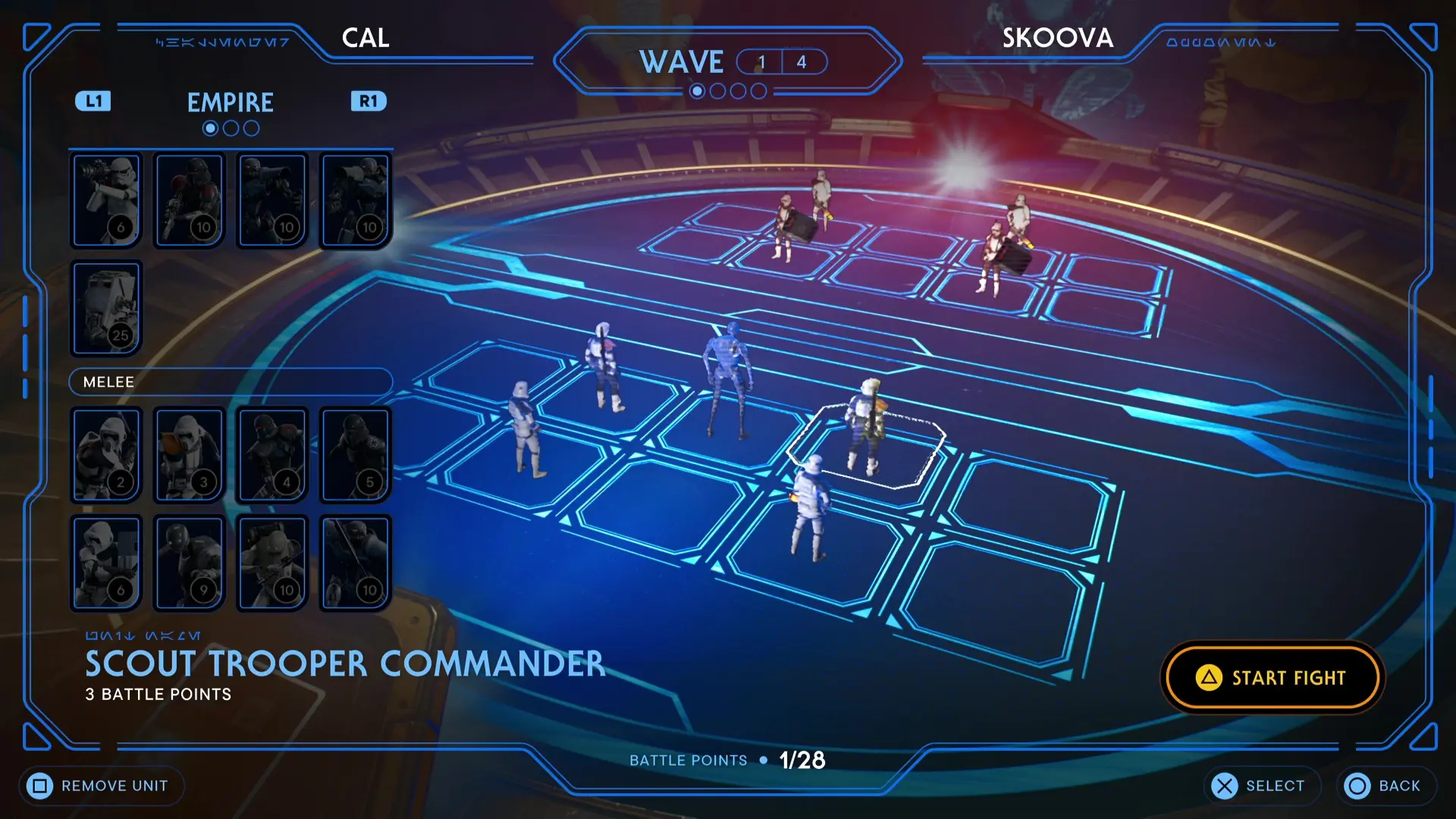Pick the Scout Trooper Commander card costing 2
This screenshot has height=819, width=1456.
pyautogui.click(x=105, y=453)
